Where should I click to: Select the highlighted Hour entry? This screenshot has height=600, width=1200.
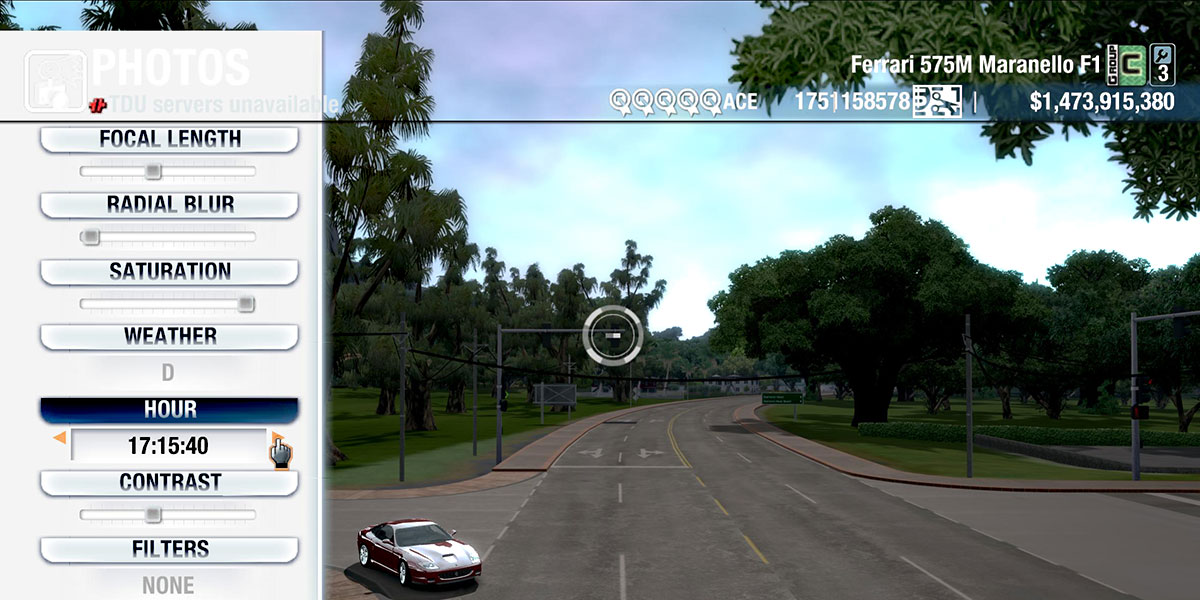click(169, 410)
